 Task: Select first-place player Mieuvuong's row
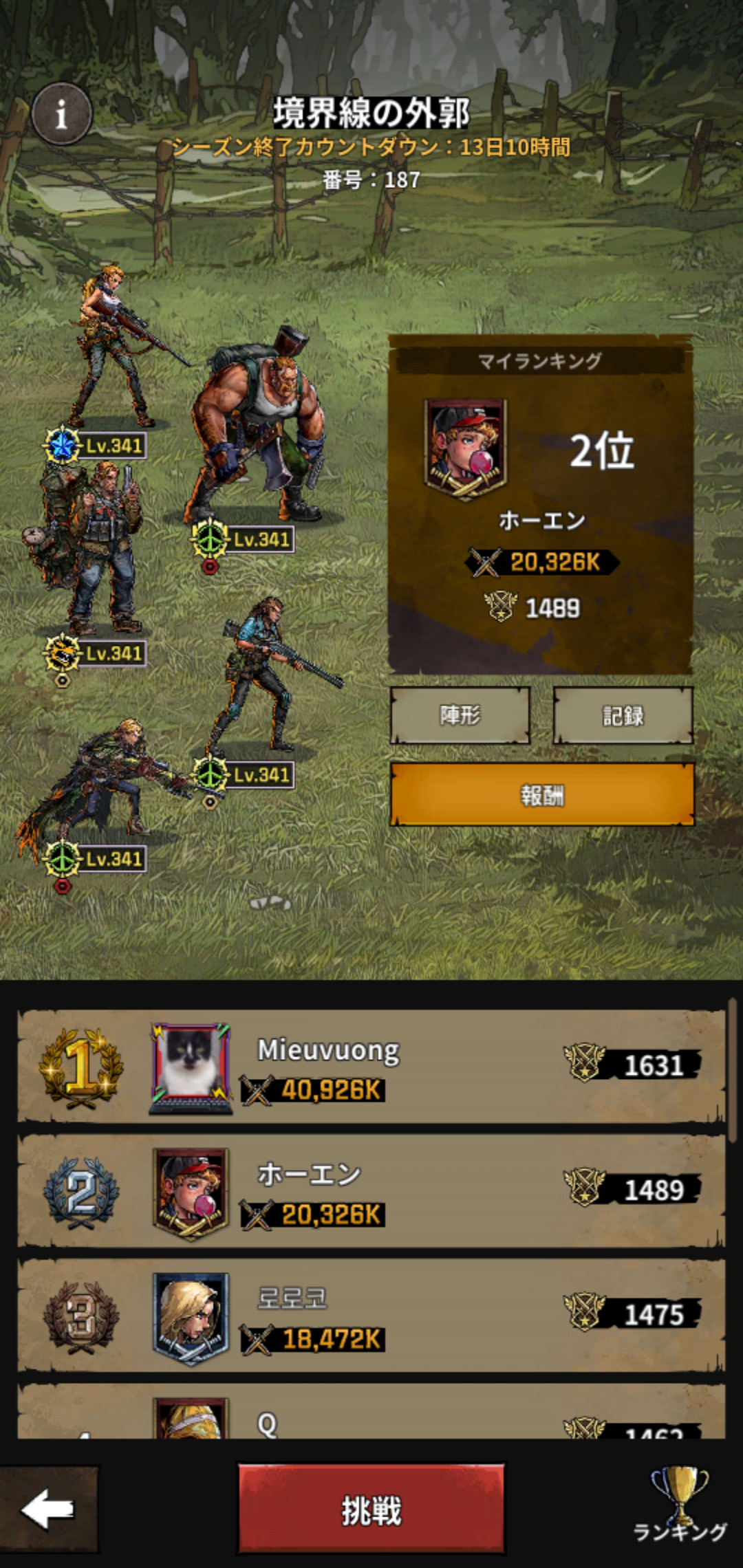pyautogui.click(x=371, y=1066)
